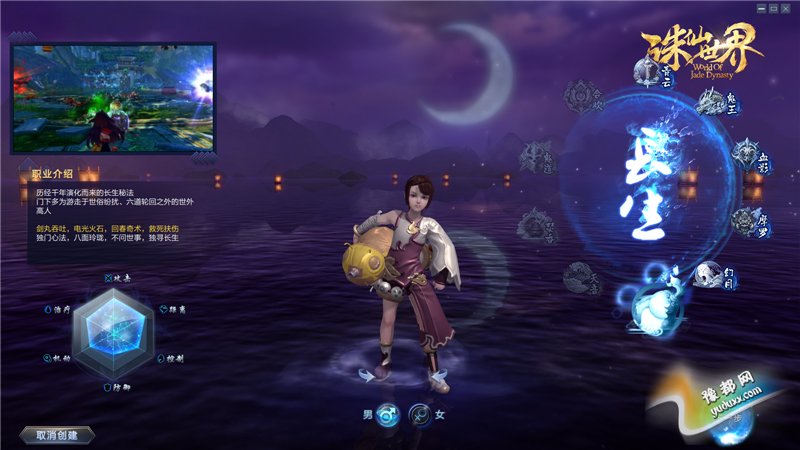The image size is (800, 450).
Task: Click the 取消创建 cancel creation button
Action: [56, 435]
